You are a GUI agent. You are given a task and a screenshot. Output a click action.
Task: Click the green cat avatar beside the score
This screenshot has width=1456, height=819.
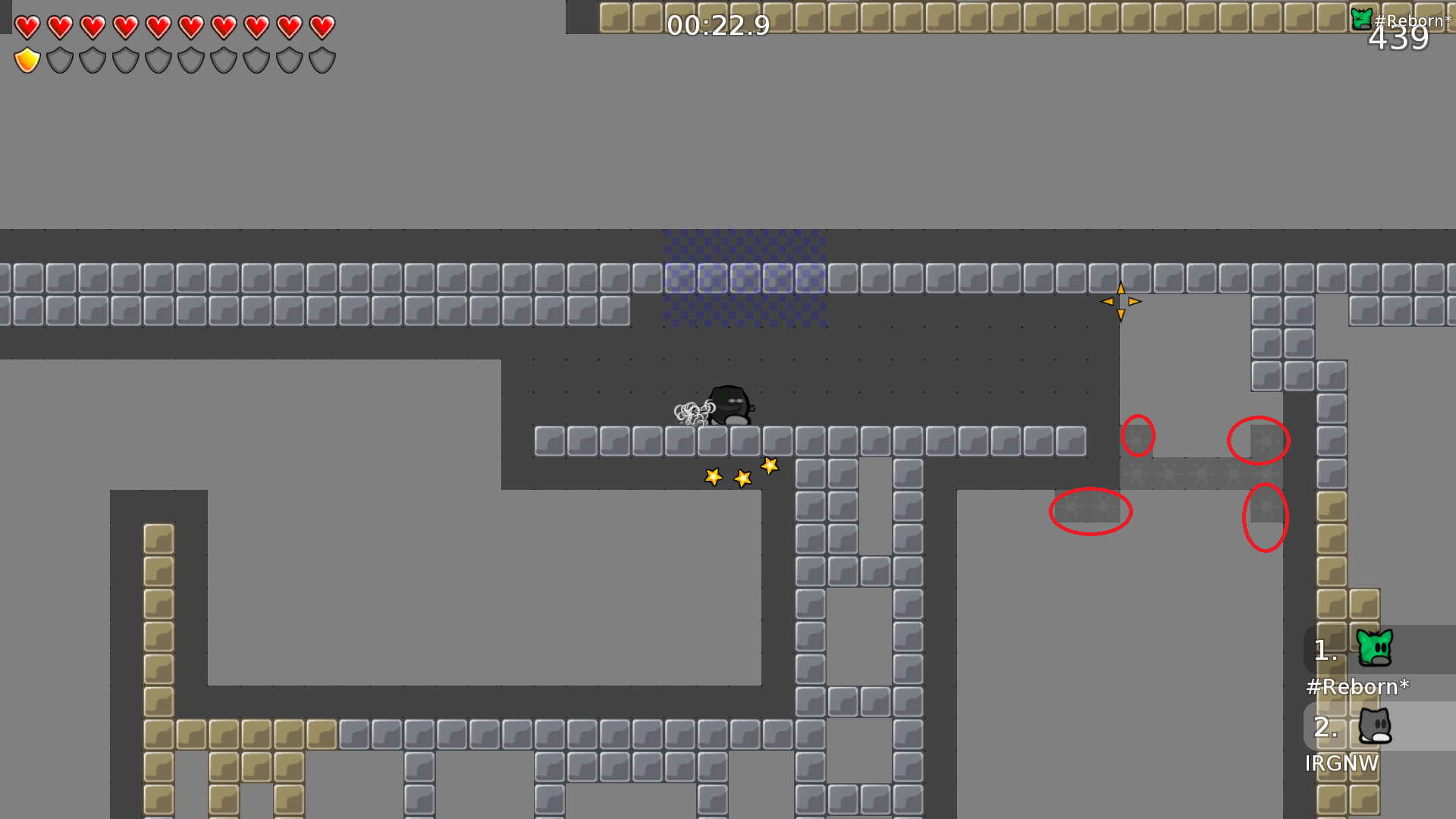point(1360,17)
